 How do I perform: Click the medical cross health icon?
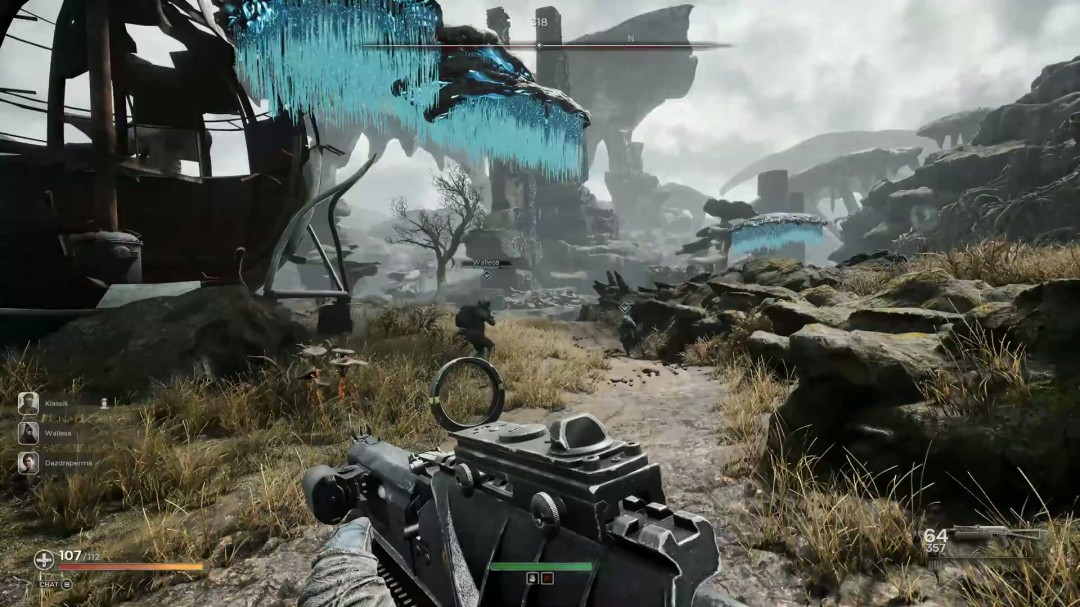[44, 559]
